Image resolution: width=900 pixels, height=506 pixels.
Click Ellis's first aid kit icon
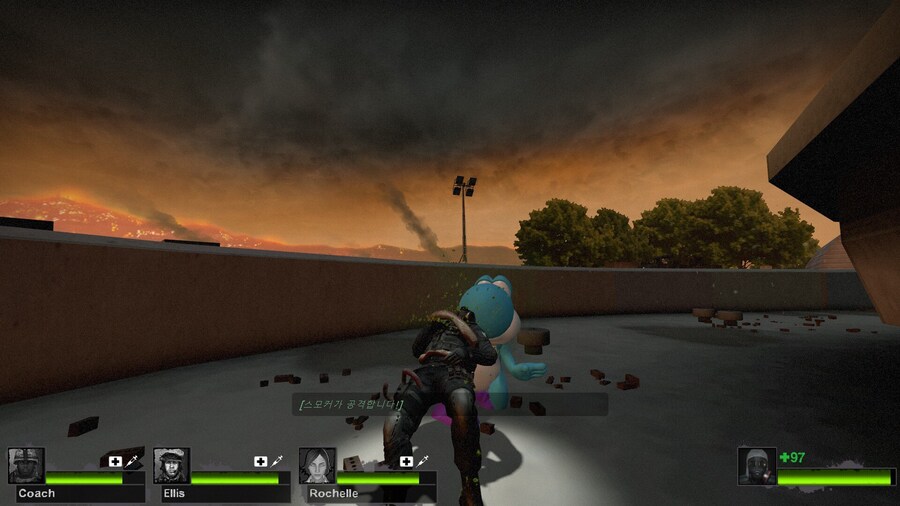(261, 461)
